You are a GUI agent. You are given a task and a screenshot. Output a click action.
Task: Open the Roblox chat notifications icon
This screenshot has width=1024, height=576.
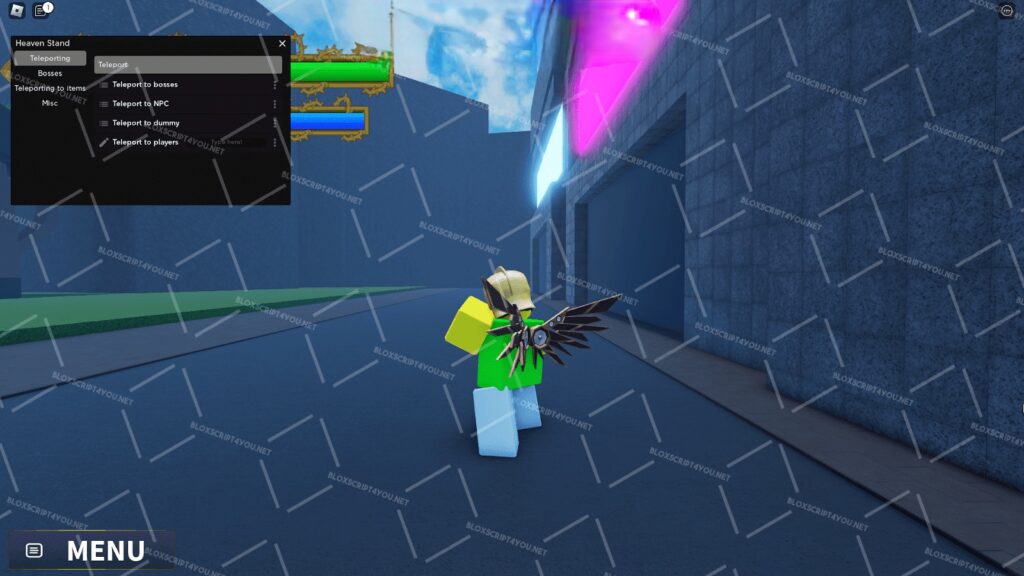coord(41,11)
